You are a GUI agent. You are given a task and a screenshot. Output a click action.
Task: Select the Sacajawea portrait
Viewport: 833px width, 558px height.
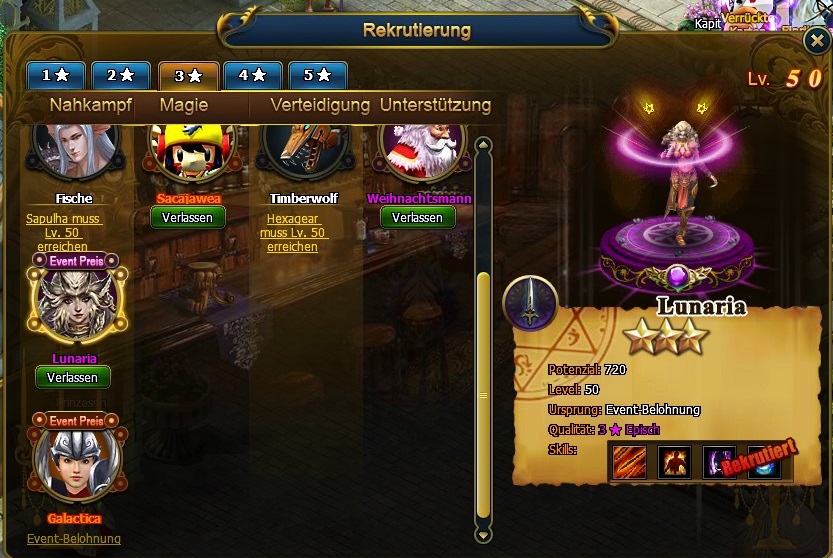188,148
